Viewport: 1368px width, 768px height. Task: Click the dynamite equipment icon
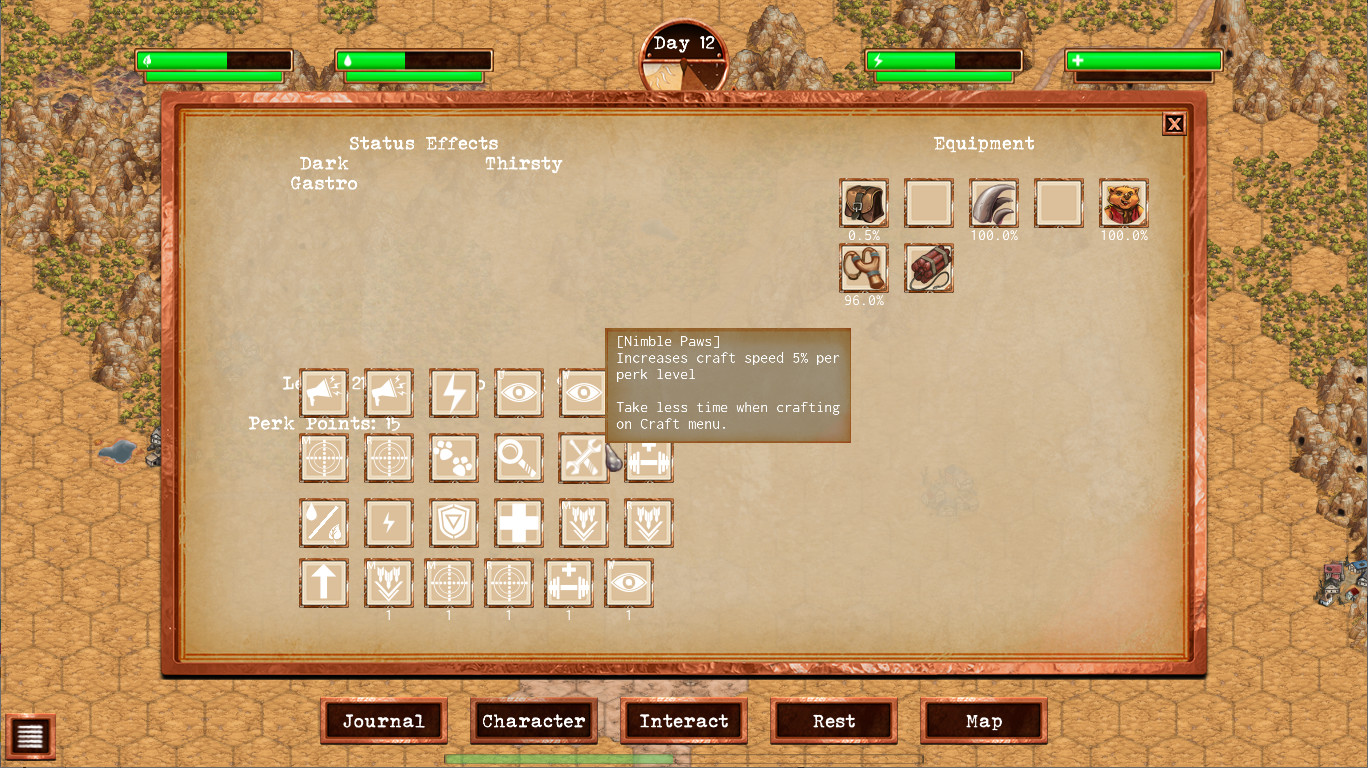pos(928,268)
